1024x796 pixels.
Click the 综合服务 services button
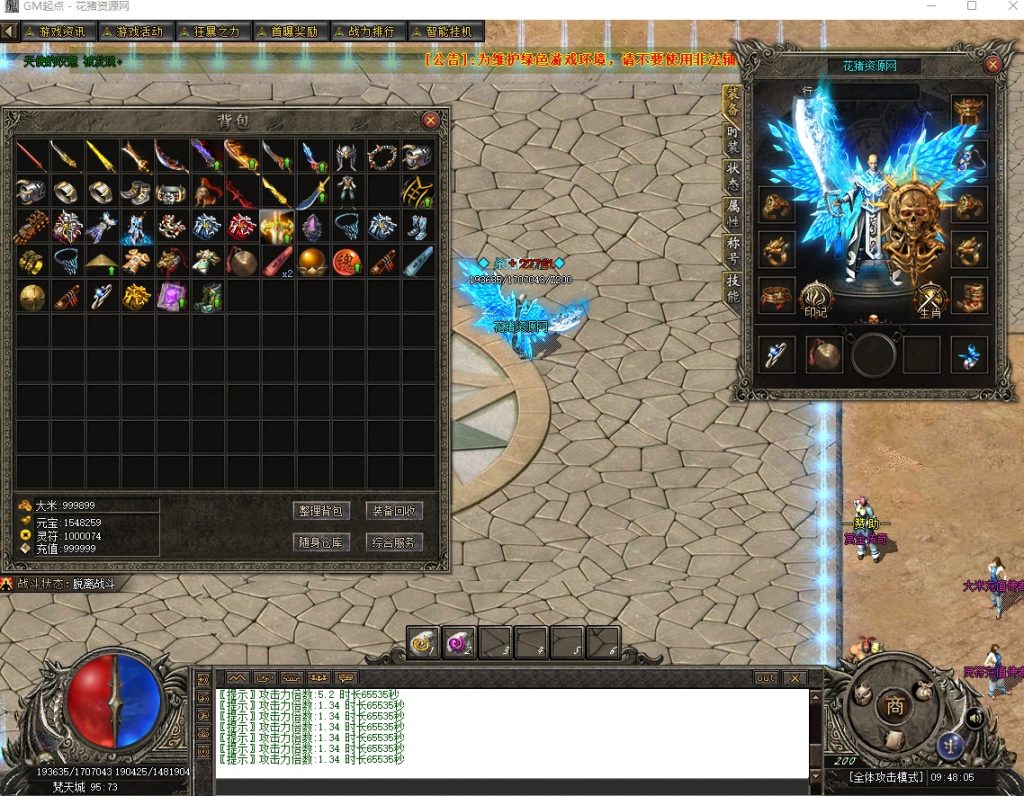[x=395, y=543]
